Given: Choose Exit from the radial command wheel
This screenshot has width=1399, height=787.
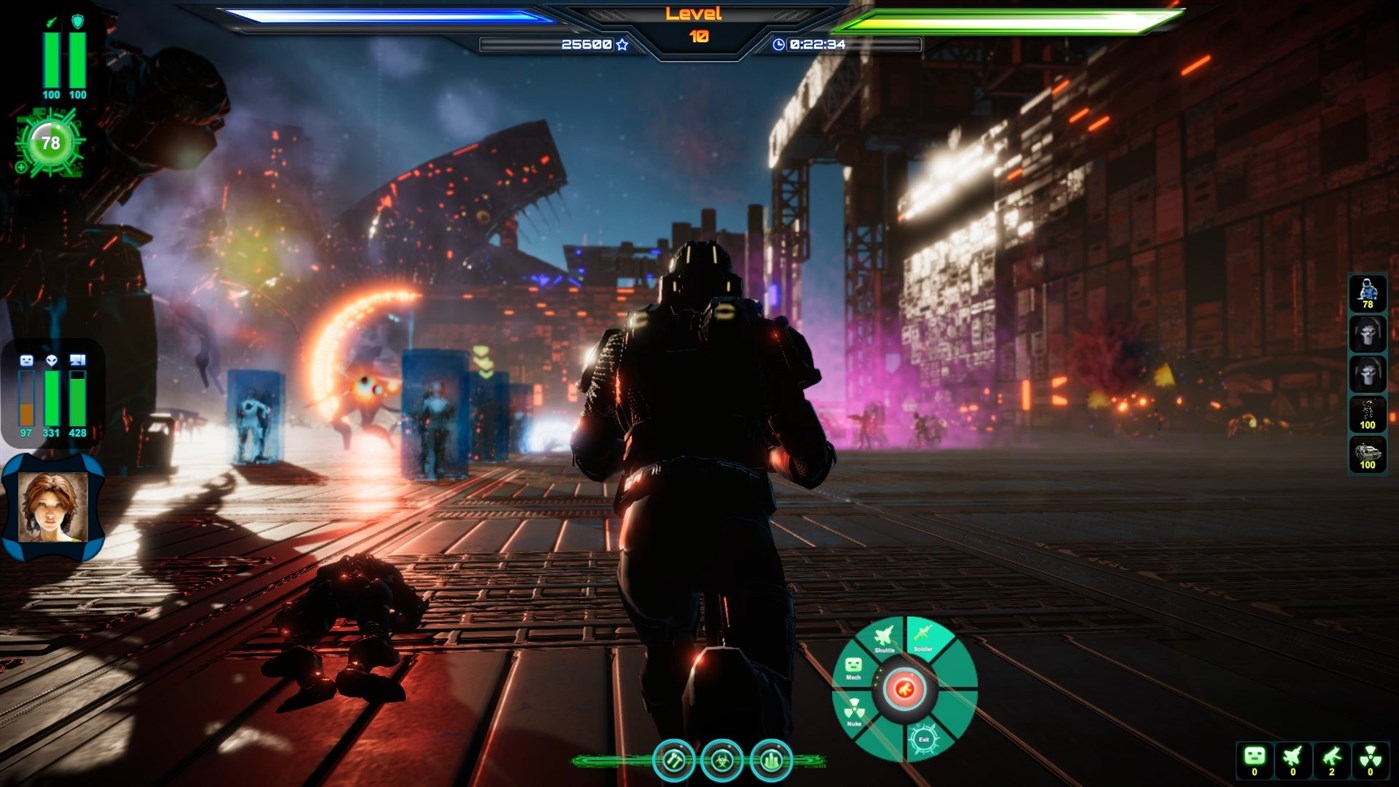Looking at the screenshot, I should click(x=925, y=740).
